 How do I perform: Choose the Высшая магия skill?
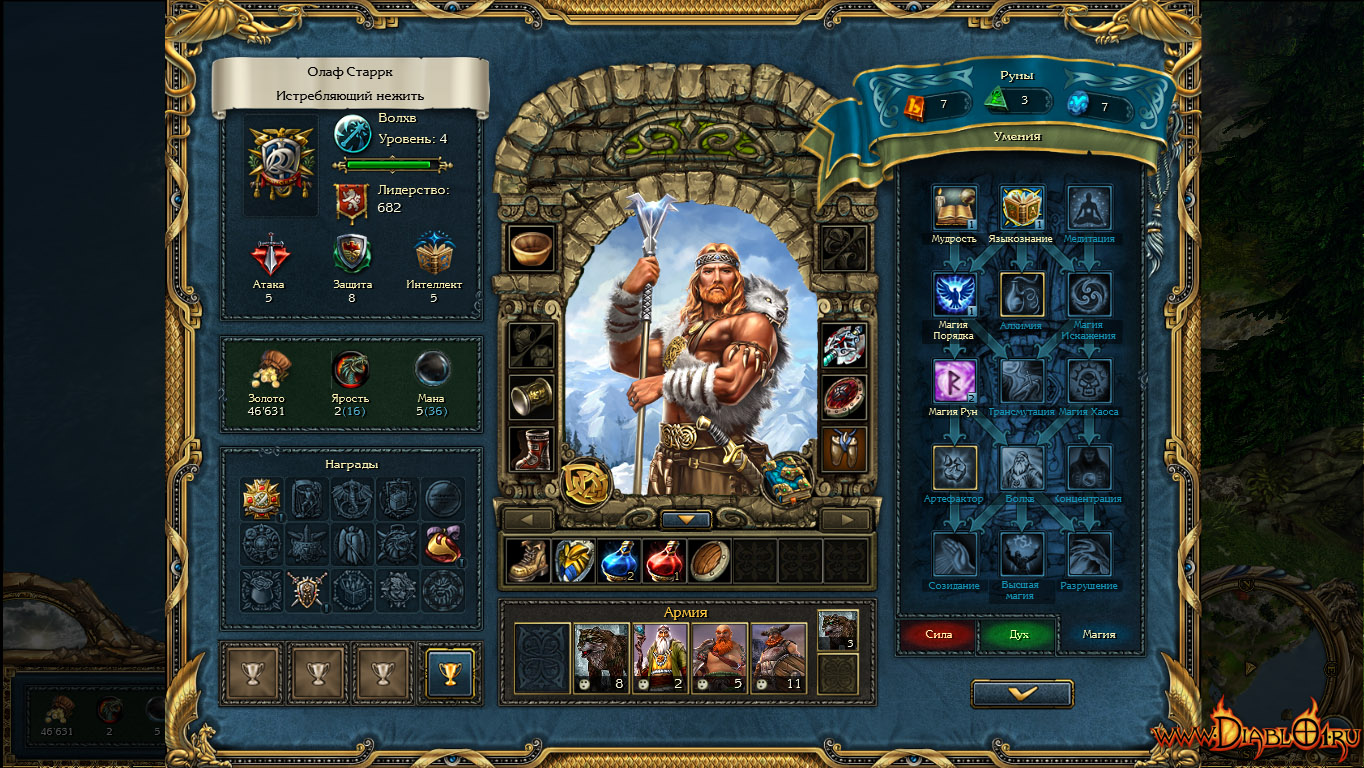coord(1022,554)
